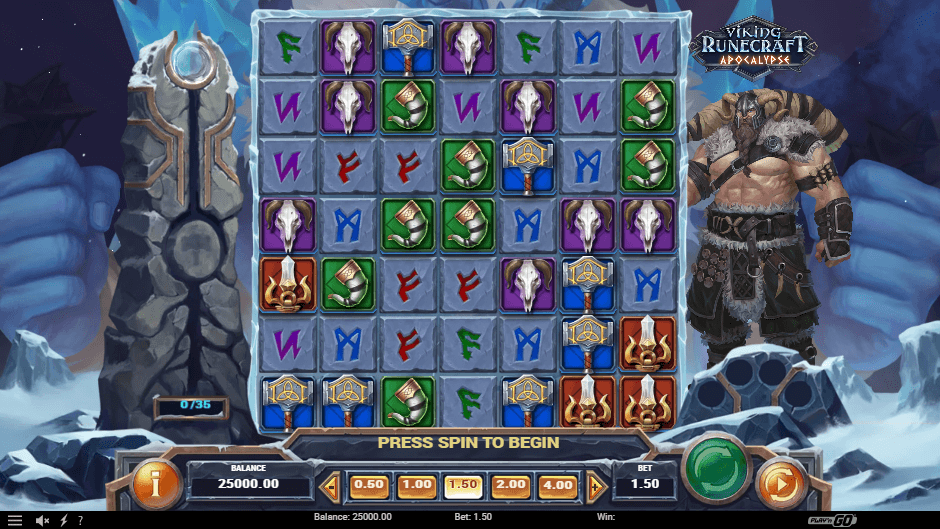Toggle the lightning bolt fast play option

(65, 520)
